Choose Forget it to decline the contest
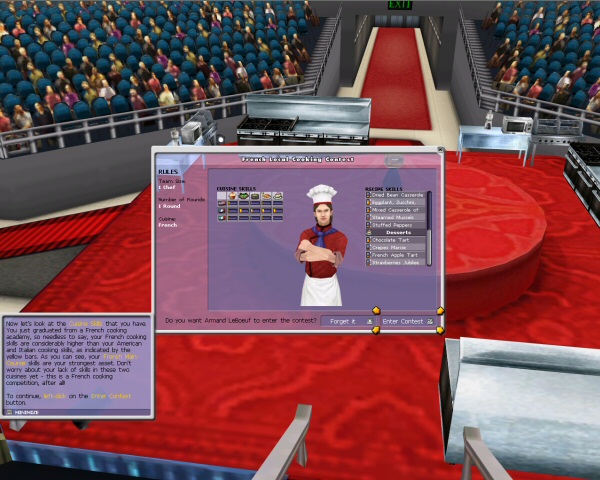600x480 pixels. [346, 321]
